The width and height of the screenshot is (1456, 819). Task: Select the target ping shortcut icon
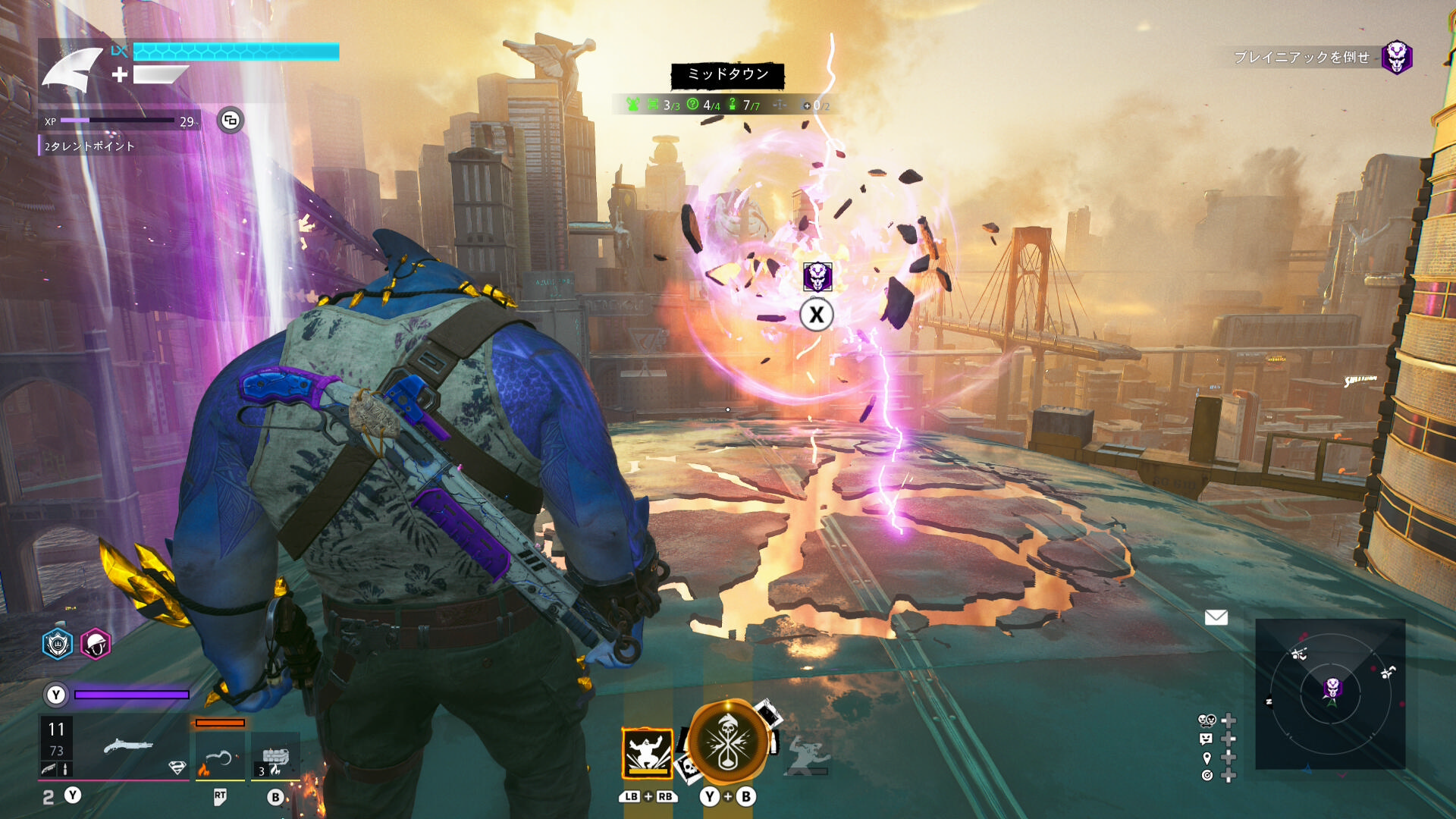point(1207,775)
